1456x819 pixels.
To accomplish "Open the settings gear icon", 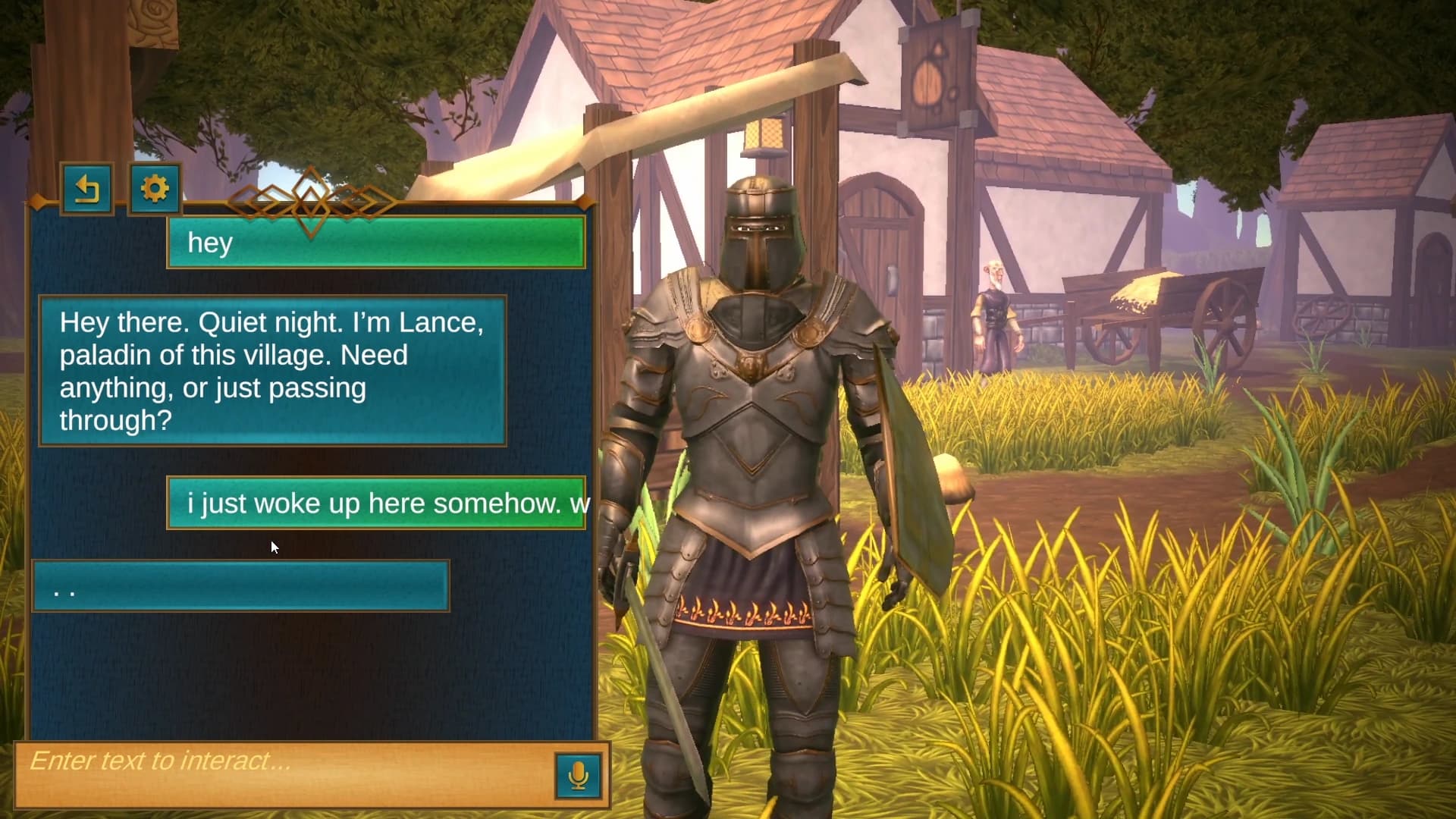I will 154,190.
